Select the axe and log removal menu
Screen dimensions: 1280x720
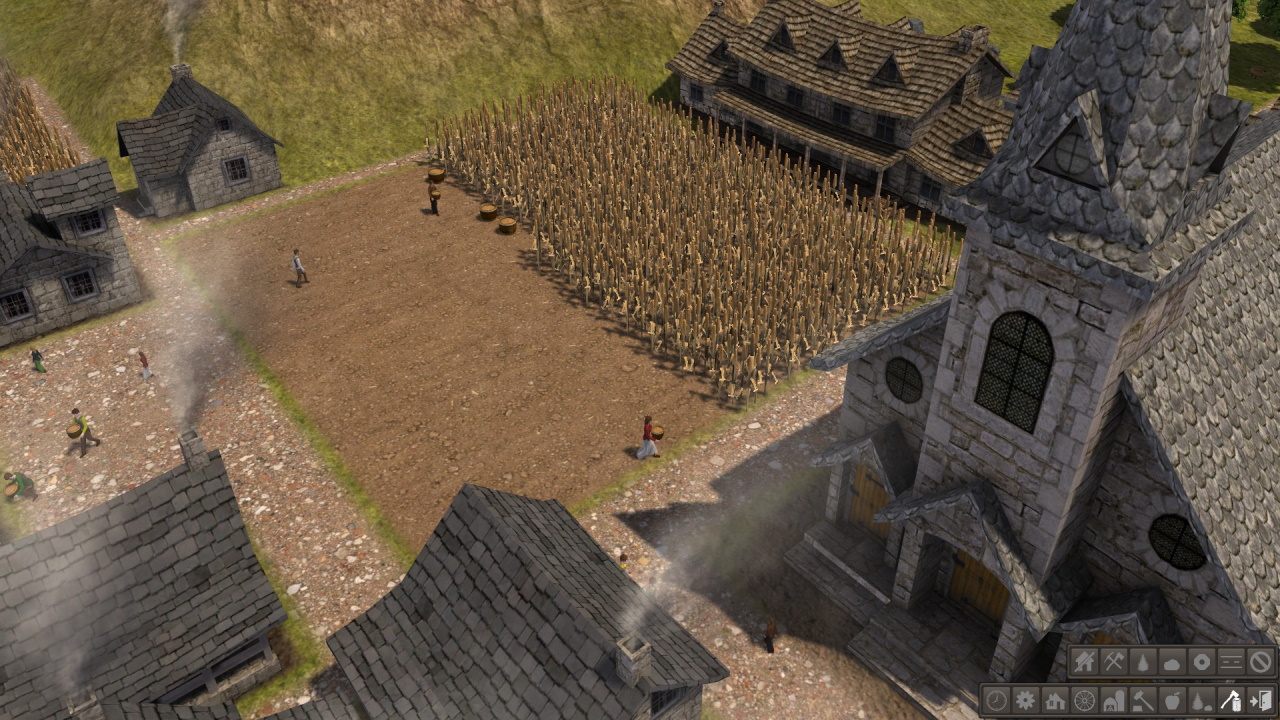click(x=1230, y=700)
